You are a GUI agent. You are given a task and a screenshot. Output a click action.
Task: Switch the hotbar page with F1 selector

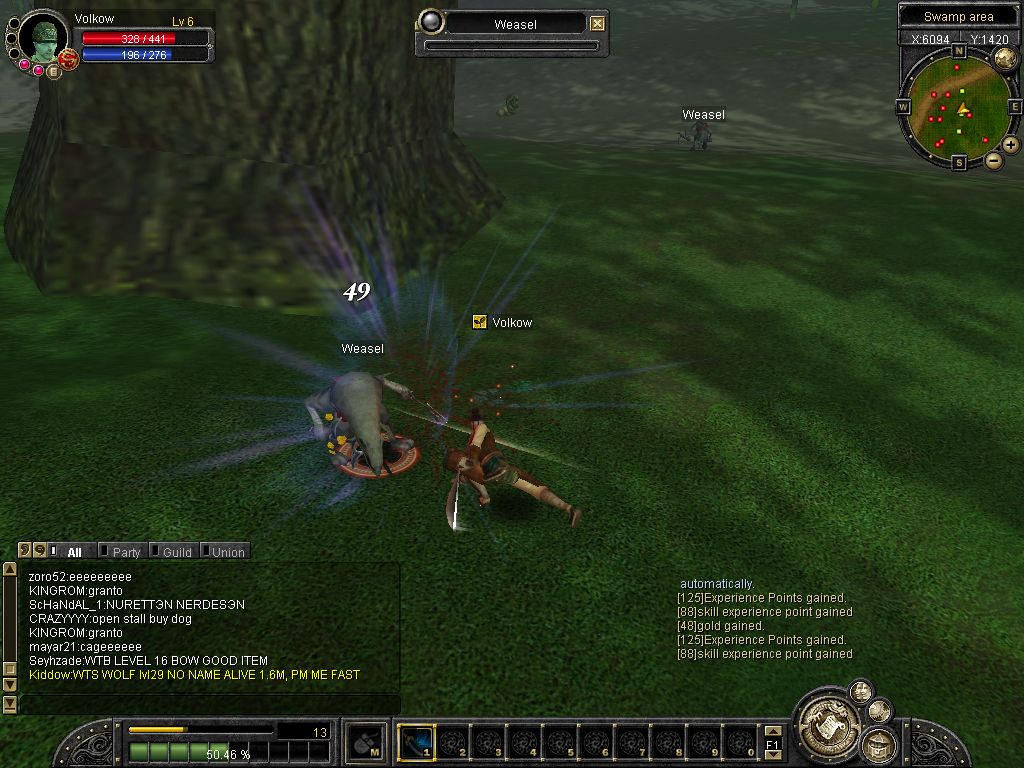pos(772,744)
